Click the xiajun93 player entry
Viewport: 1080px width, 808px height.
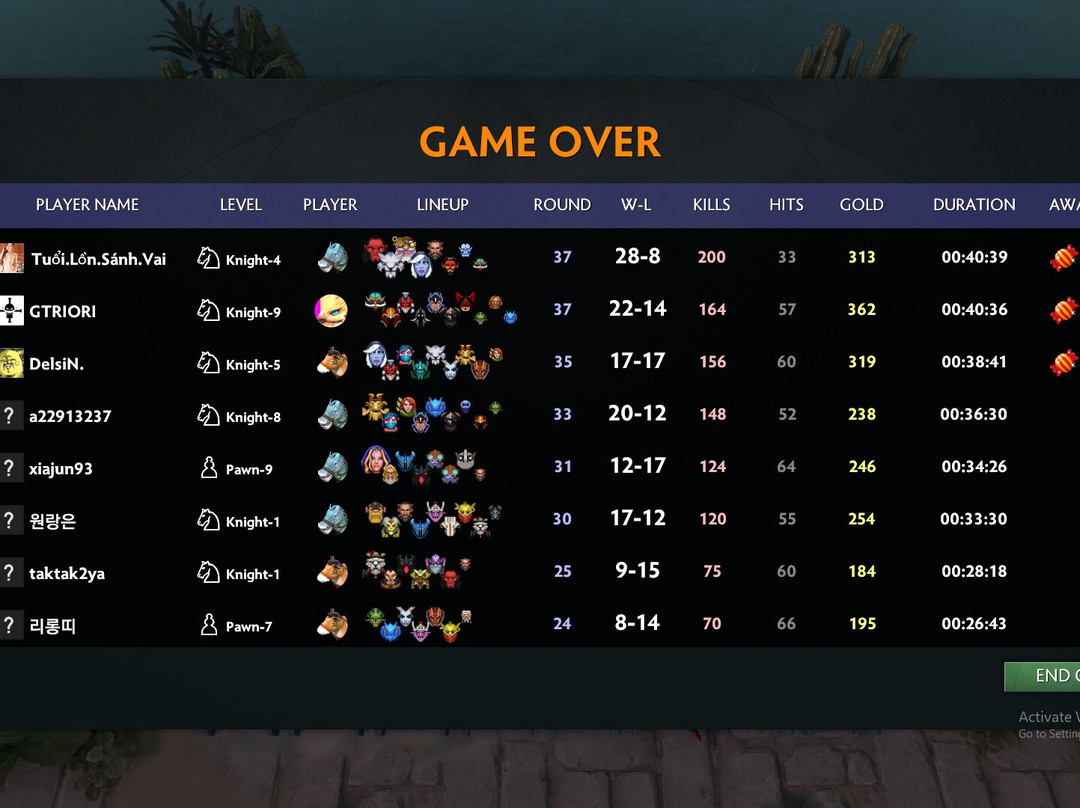tap(61, 468)
